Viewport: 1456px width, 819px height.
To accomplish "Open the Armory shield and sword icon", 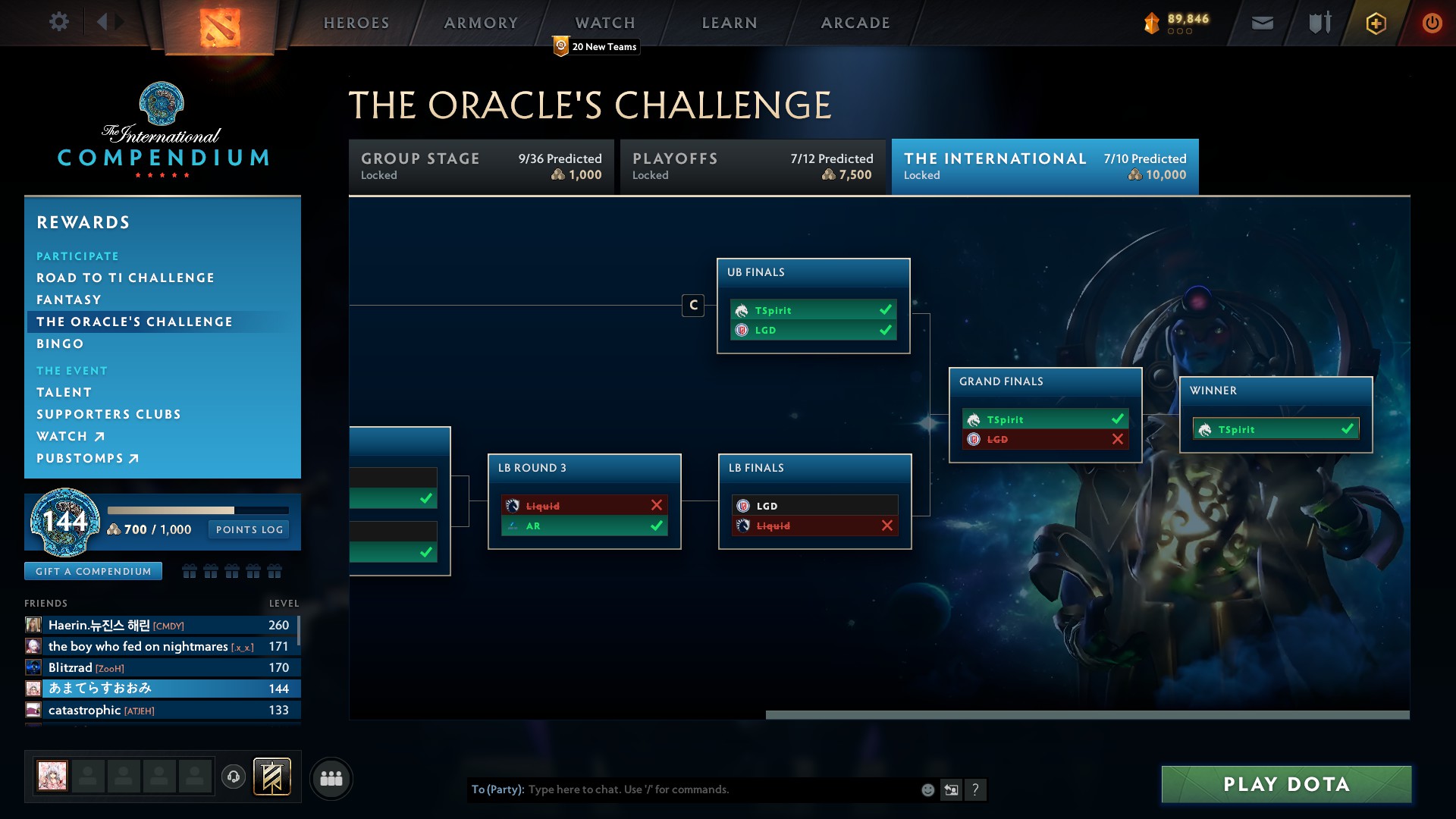I will (1319, 23).
